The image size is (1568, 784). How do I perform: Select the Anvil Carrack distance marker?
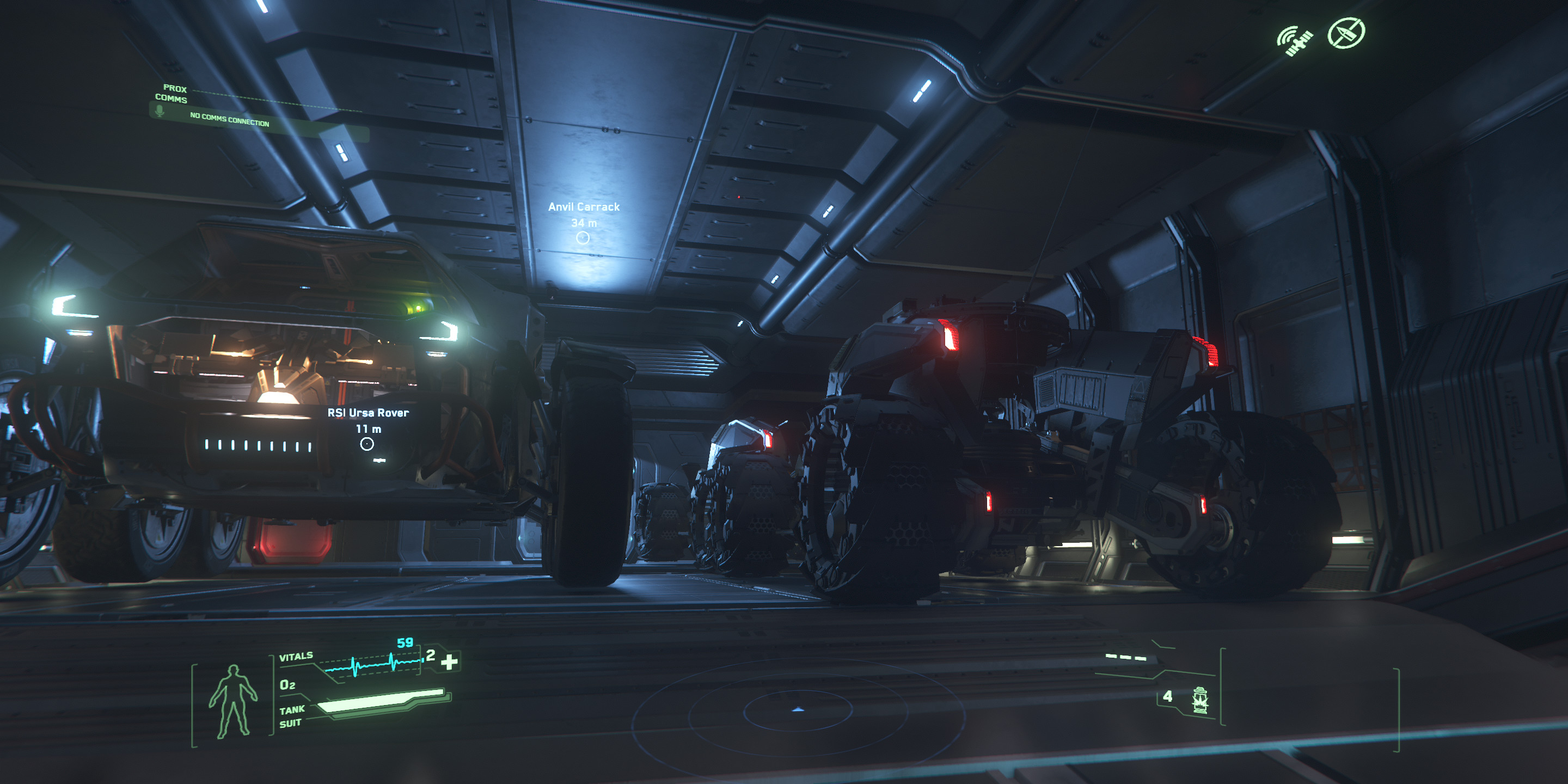tap(583, 238)
